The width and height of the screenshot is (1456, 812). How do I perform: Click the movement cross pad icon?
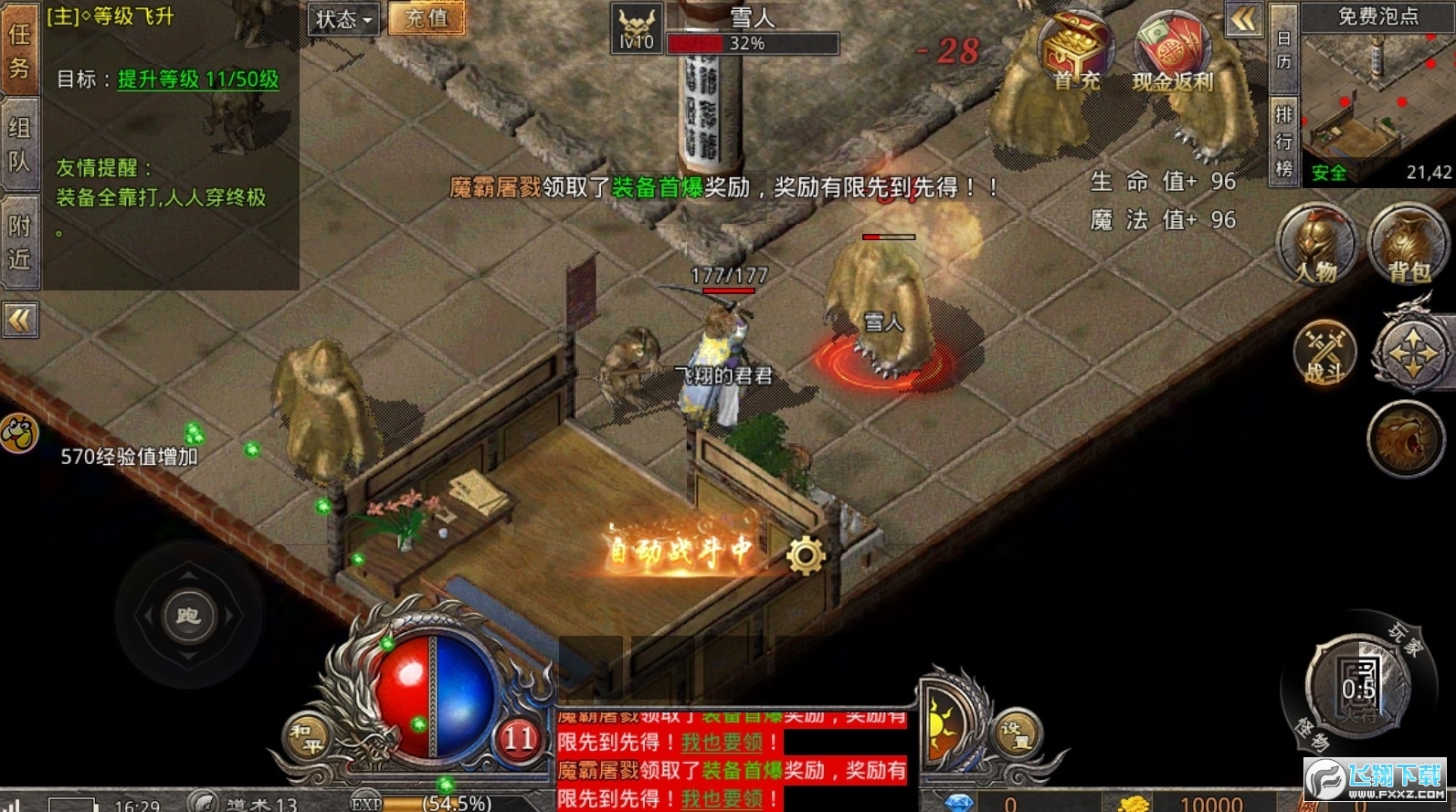pos(1411,352)
